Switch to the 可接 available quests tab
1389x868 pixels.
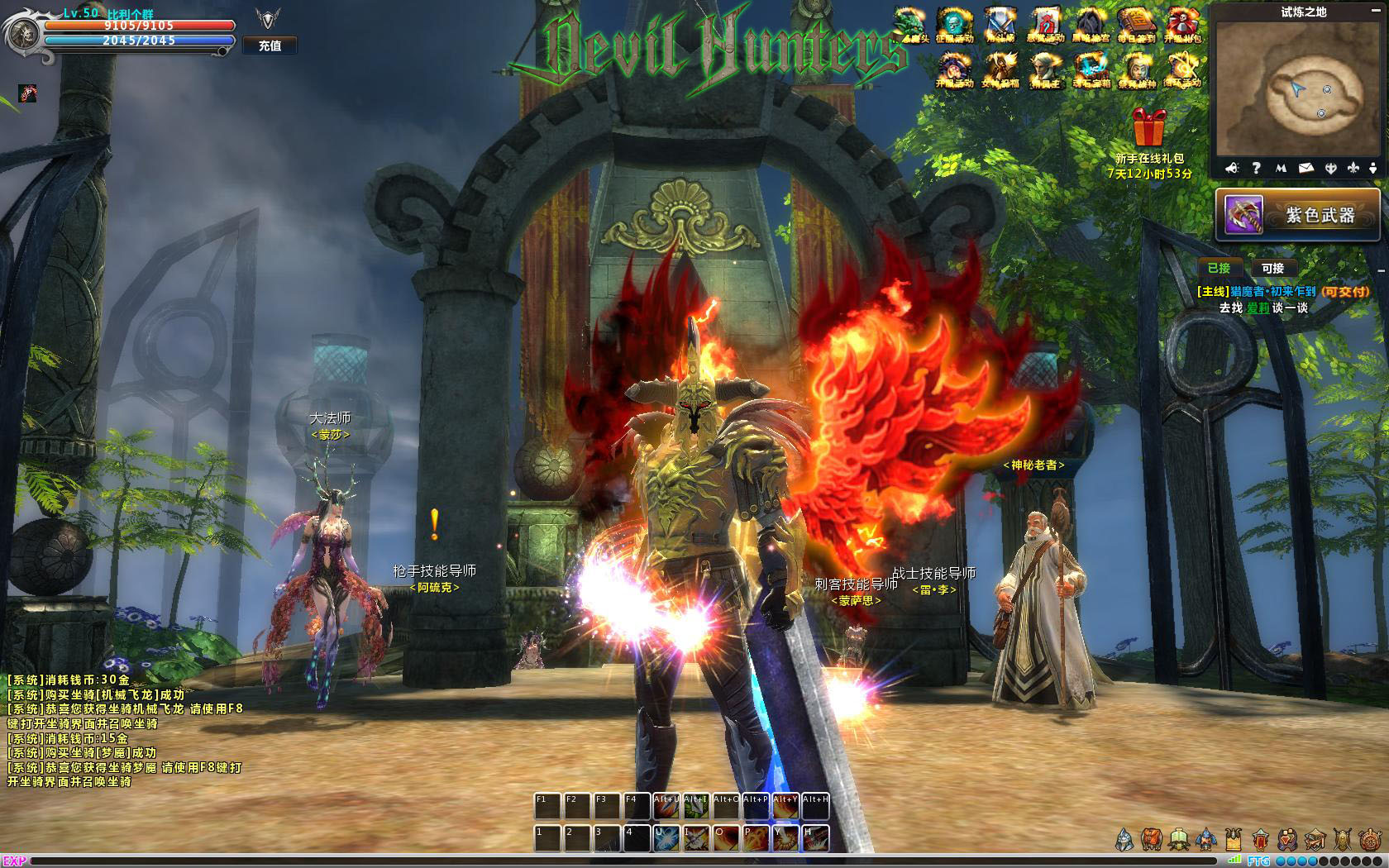click(x=1272, y=268)
